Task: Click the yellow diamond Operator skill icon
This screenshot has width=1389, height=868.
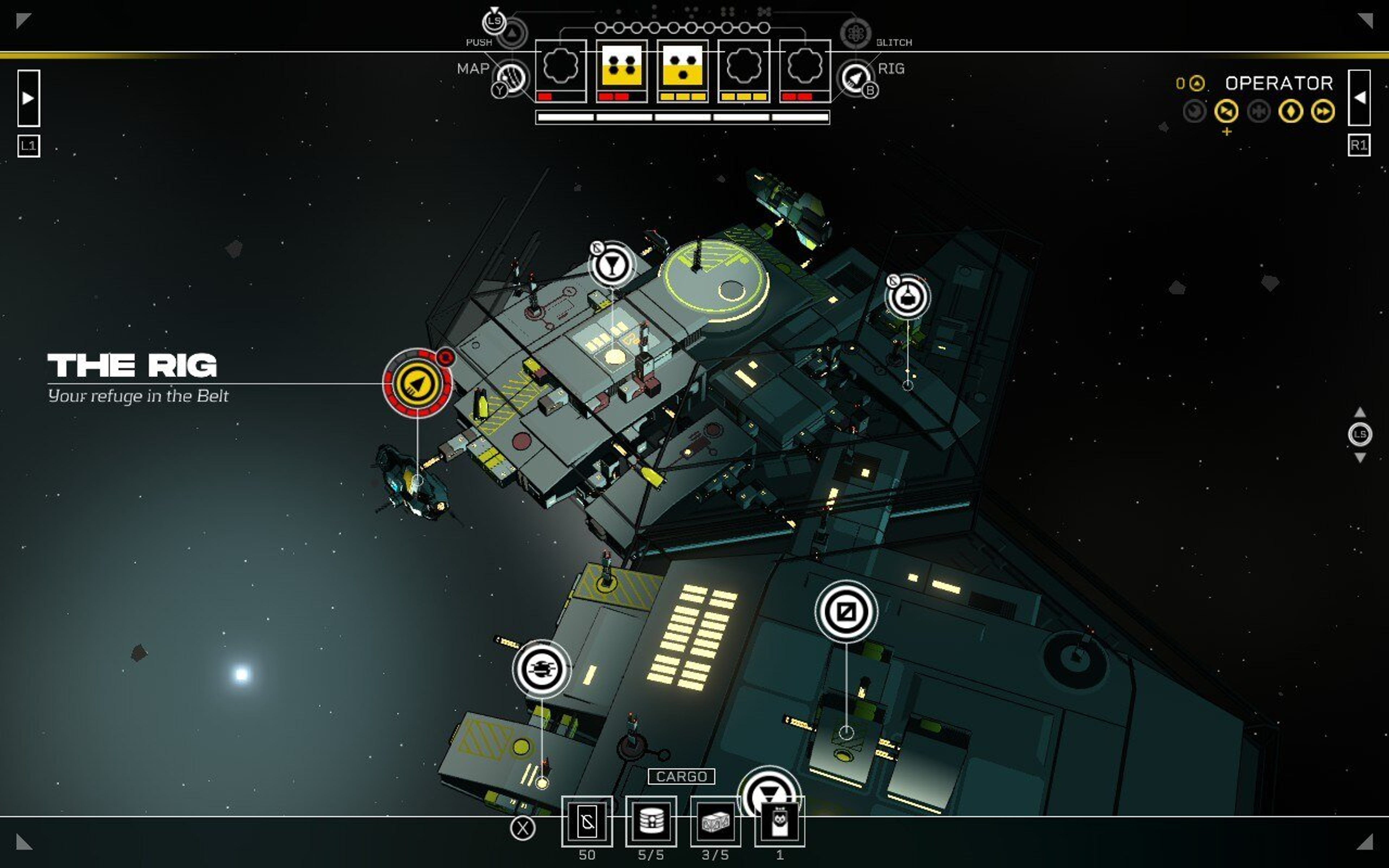Action: tap(1290, 111)
